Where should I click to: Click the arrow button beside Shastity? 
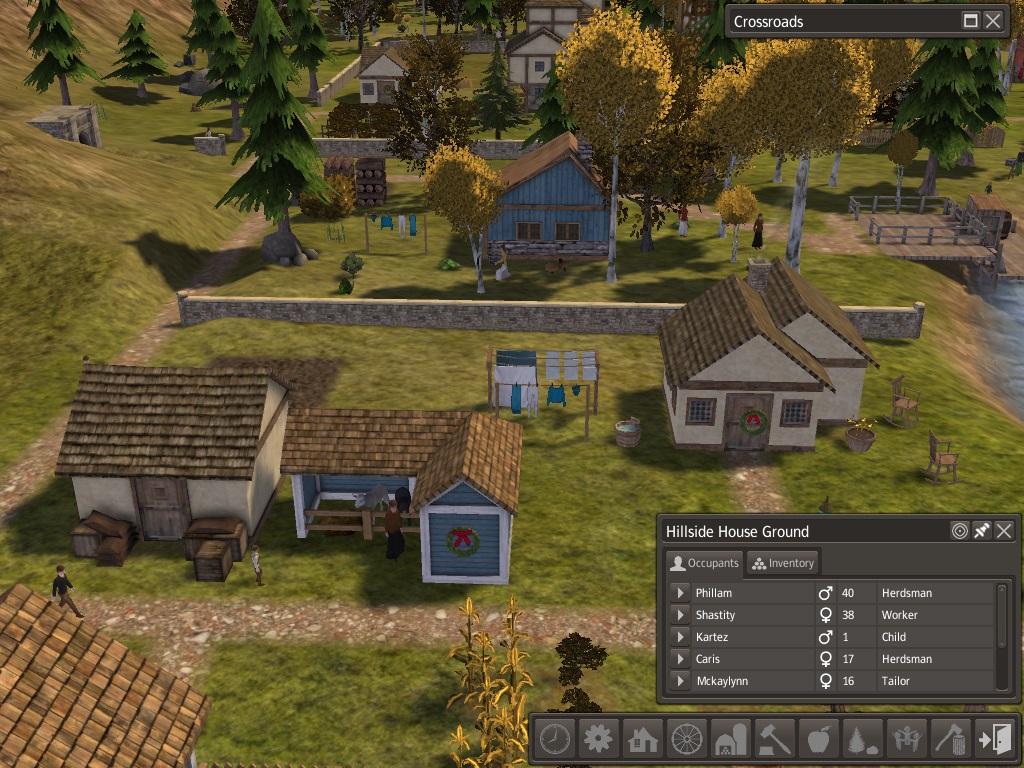pyautogui.click(x=680, y=615)
